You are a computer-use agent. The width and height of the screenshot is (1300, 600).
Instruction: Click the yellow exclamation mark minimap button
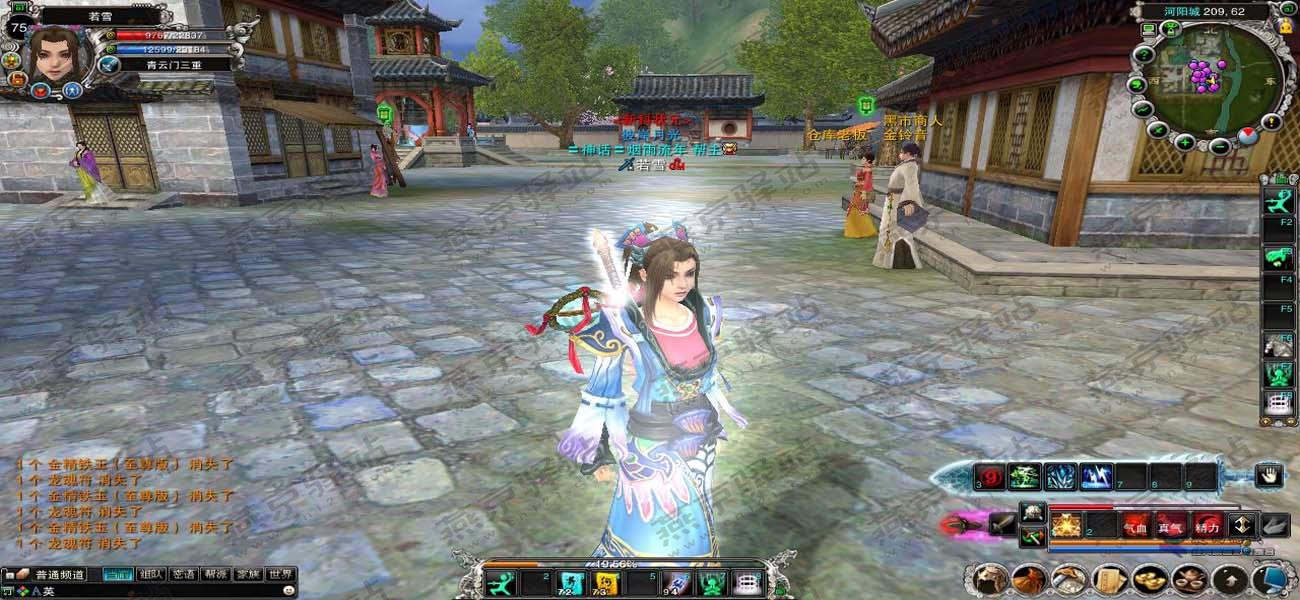pyautogui.click(x=1272, y=122)
